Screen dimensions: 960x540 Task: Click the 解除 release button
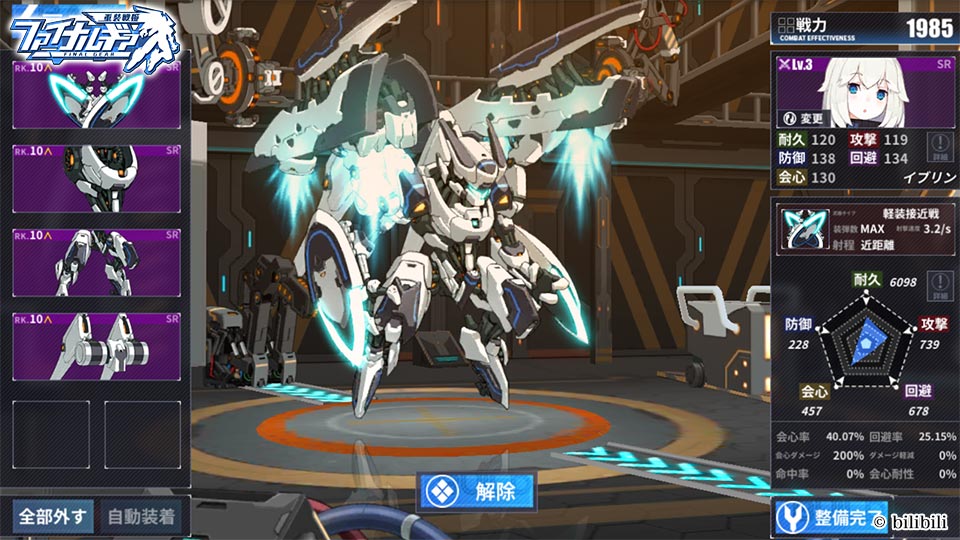pyautogui.click(x=477, y=491)
